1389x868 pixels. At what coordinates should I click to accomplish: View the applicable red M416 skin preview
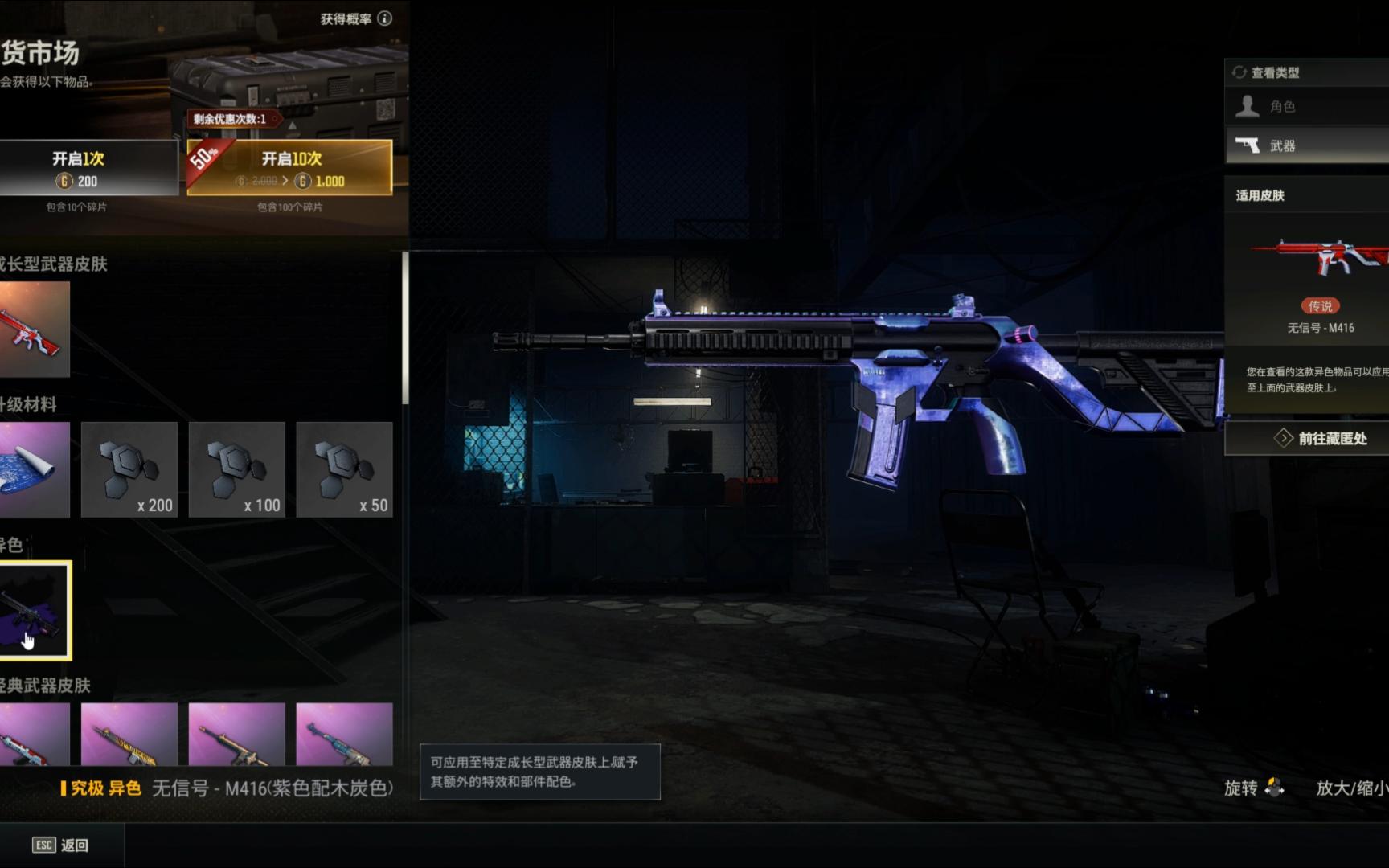point(1320,259)
